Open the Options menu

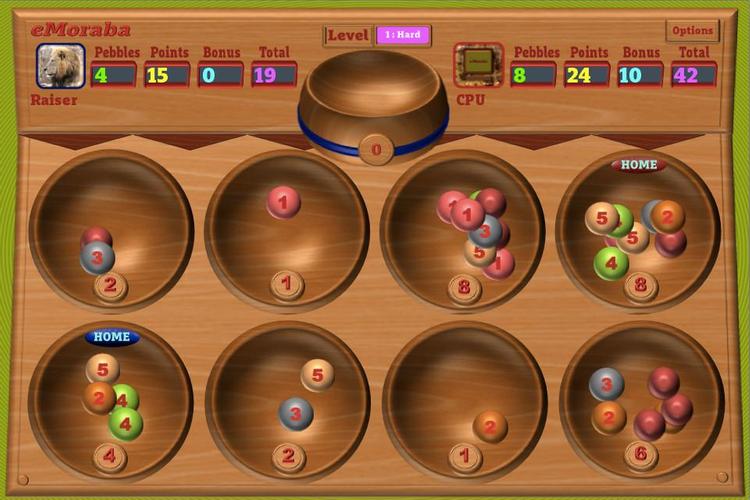pos(692,31)
